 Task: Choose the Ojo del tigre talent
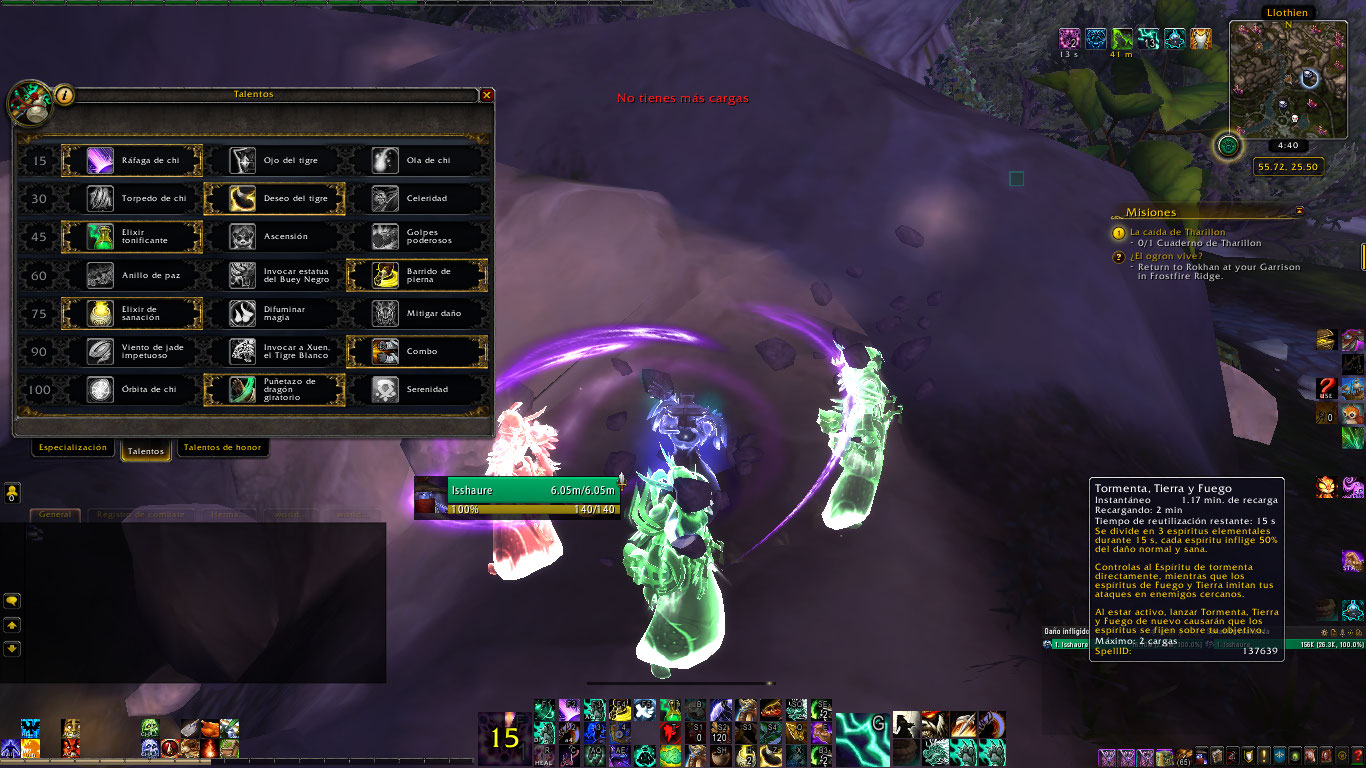274,160
